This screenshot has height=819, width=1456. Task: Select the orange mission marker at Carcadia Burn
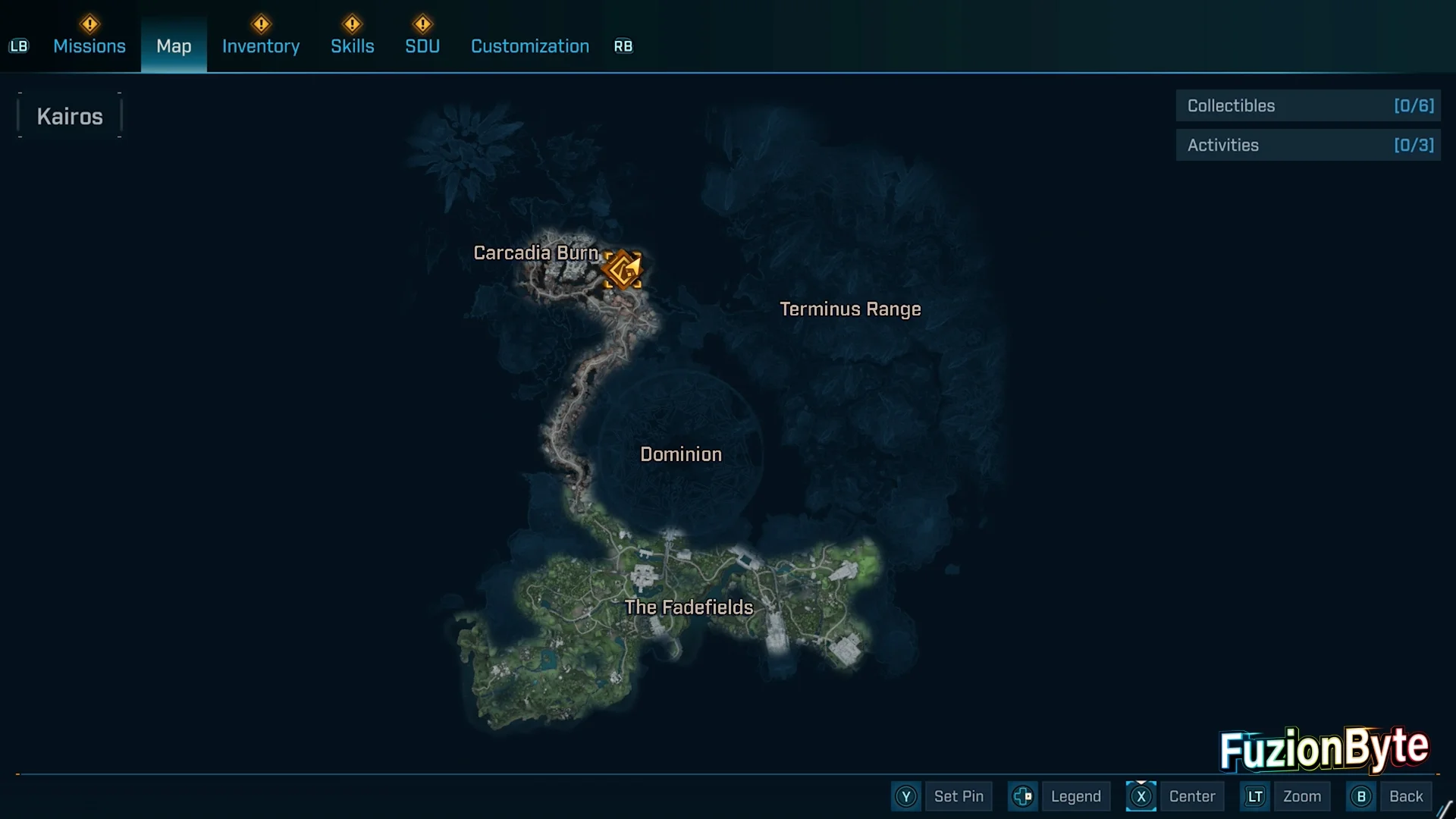tap(623, 270)
